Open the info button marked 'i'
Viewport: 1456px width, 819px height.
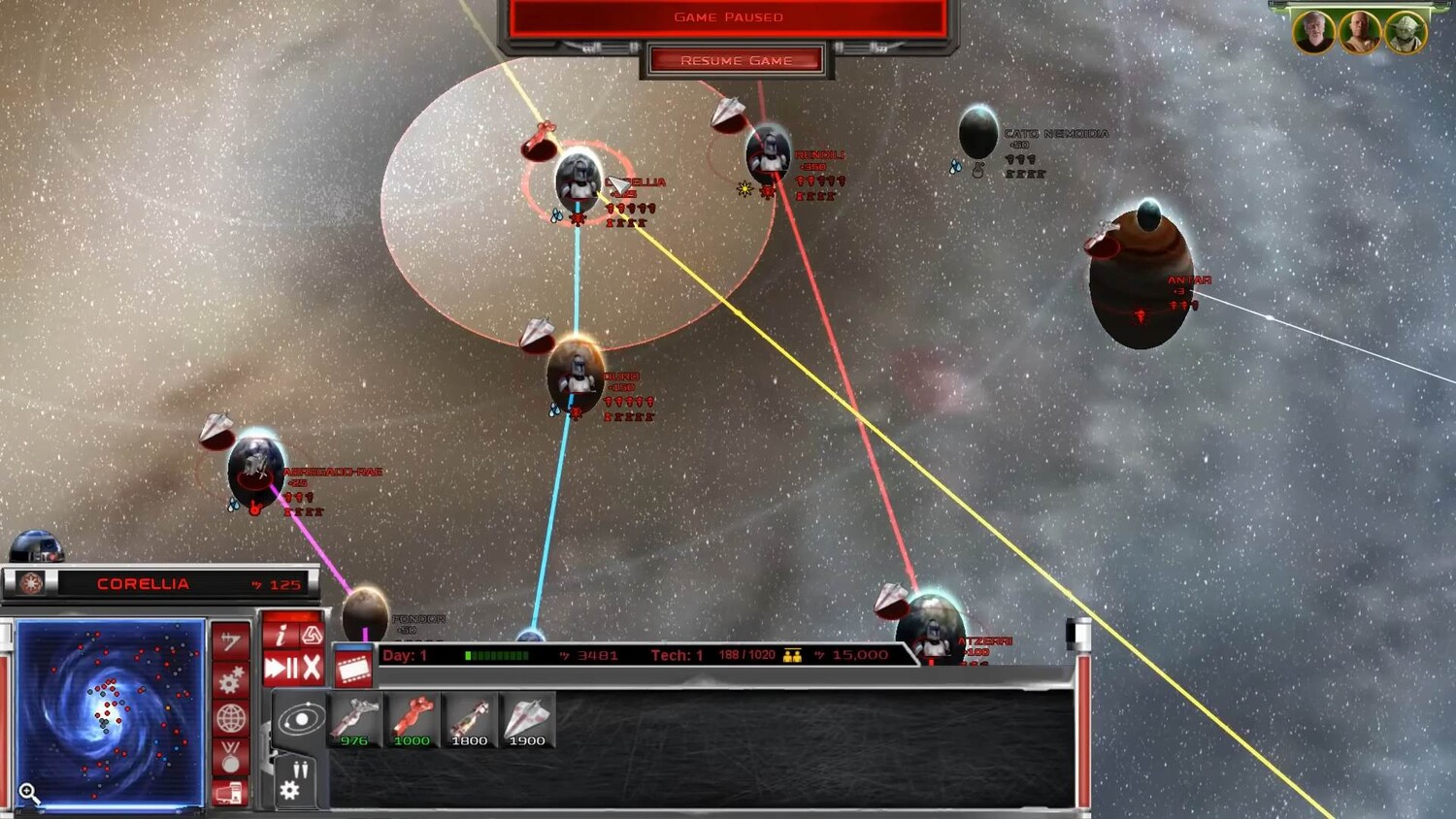[x=280, y=636]
